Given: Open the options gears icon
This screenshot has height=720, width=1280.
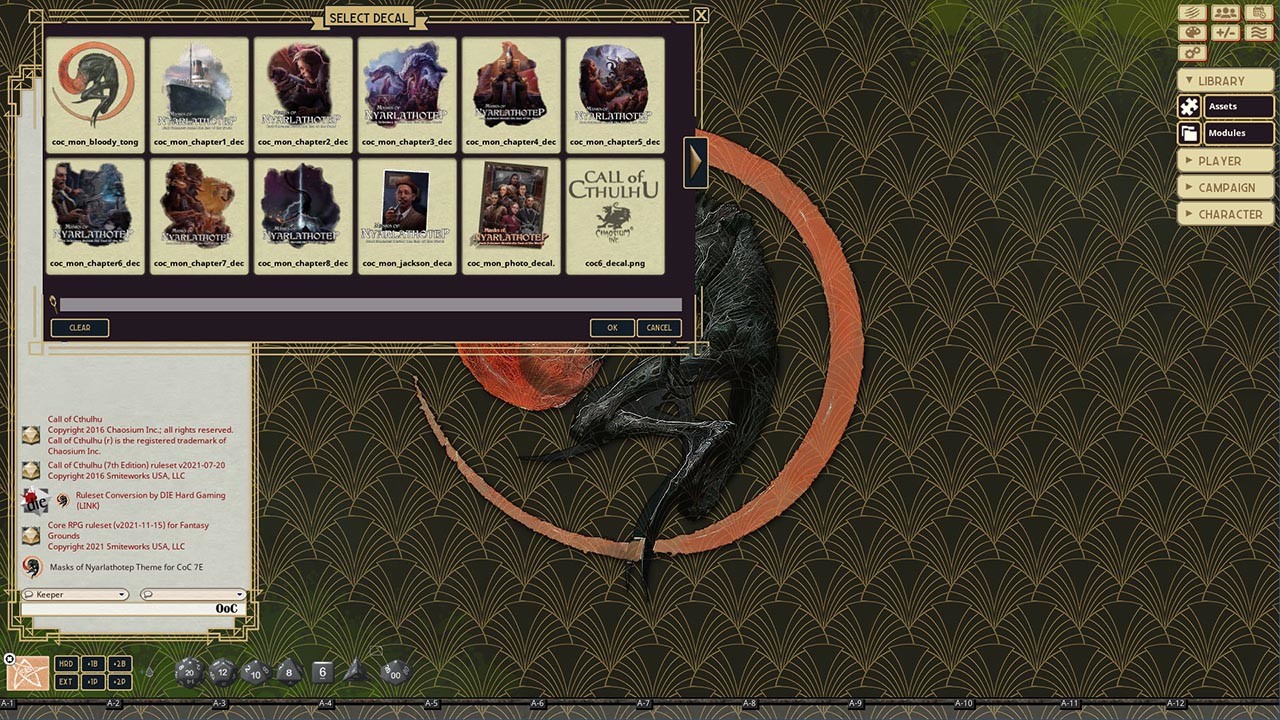Looking at the screenshot, I should [x=1192, y=52].
